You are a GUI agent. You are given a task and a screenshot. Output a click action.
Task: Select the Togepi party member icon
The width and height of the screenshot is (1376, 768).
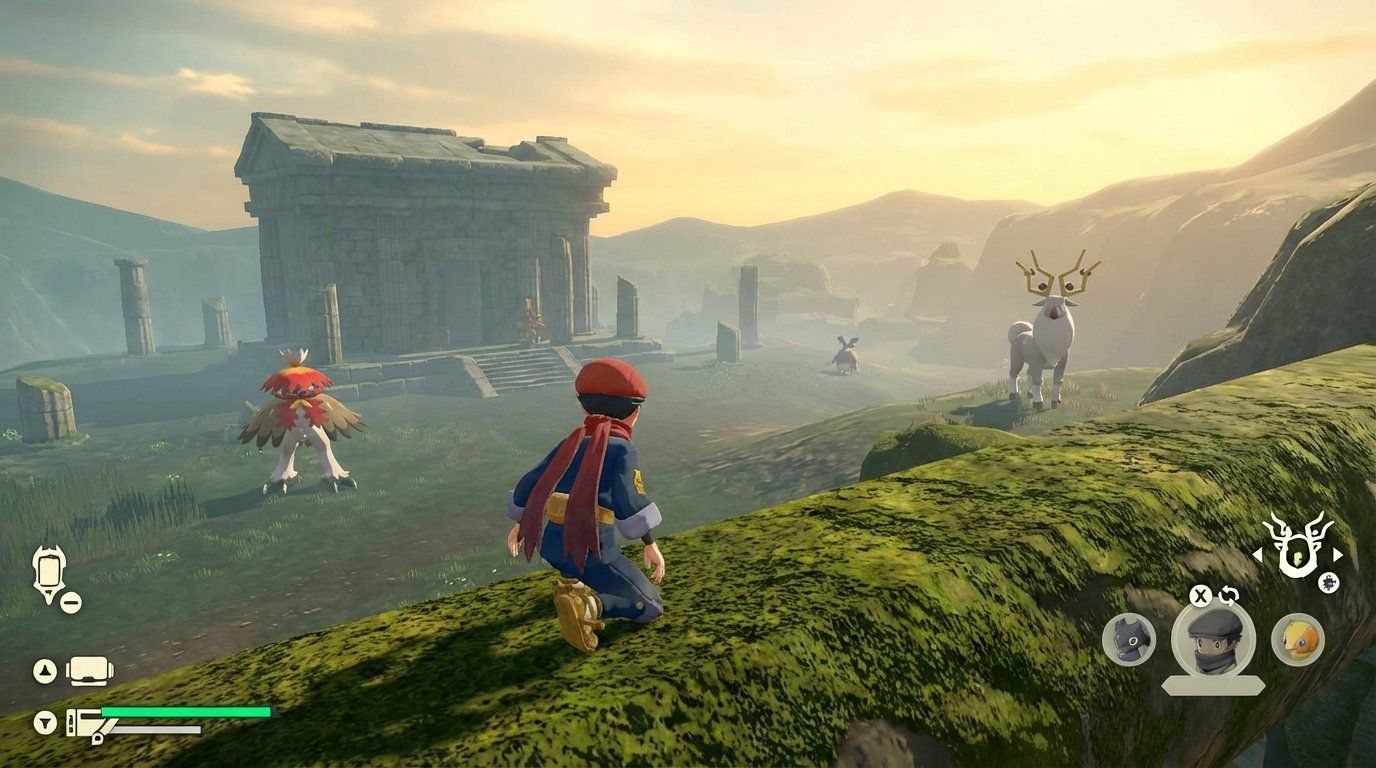pos(1298,638)
